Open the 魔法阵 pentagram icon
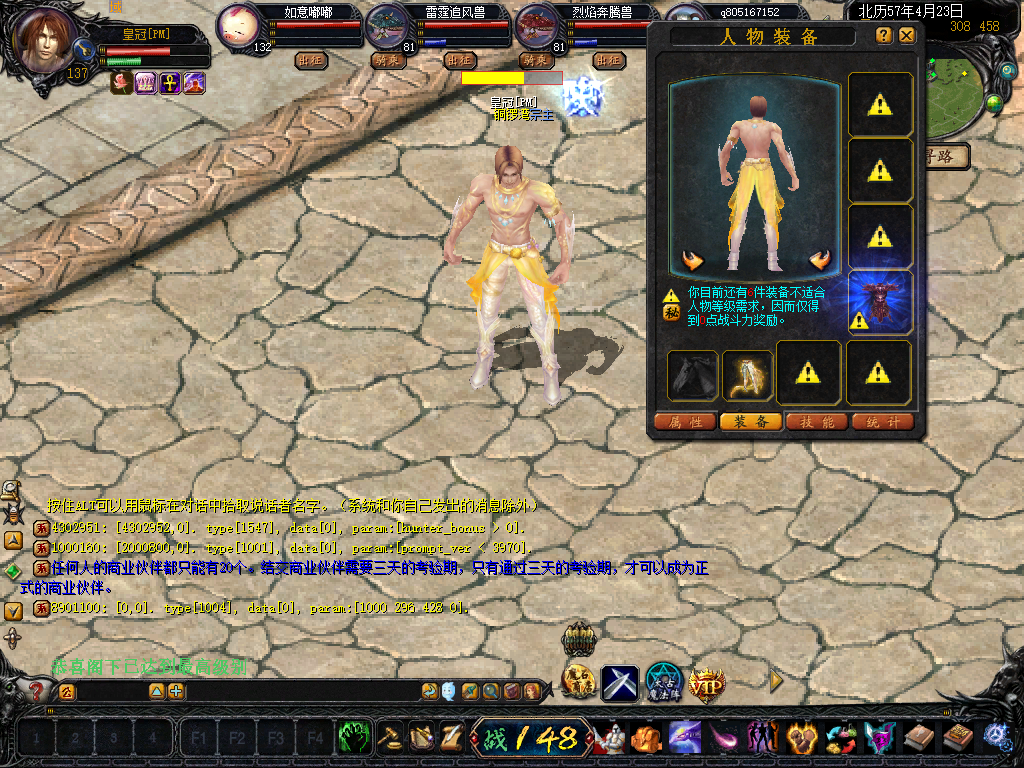The width and height of the screenshot is (1024, 768). point(663,682)
